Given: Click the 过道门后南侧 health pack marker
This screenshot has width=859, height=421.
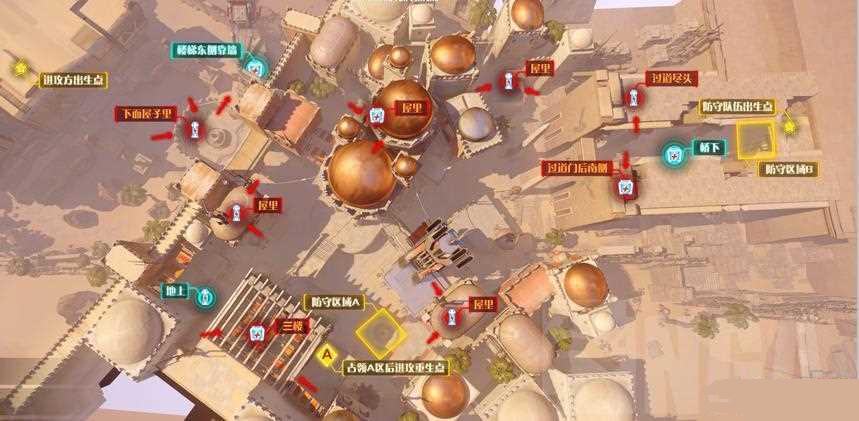Looking at the screenshot, I should 626,187.
